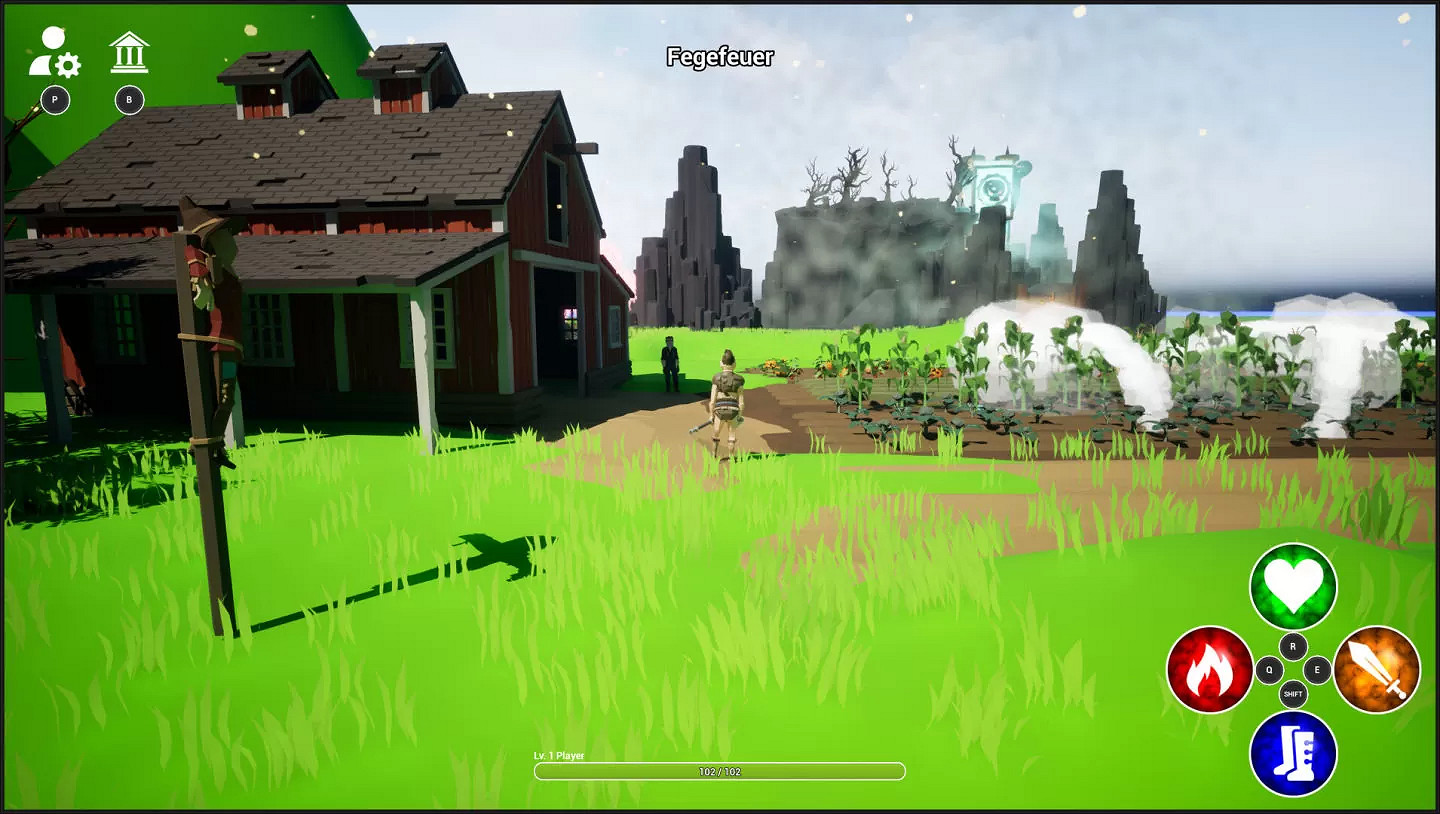Click the E badge beside the sword ability
This screenshot has width=1440, height=814.
(x=1318, y=668)
